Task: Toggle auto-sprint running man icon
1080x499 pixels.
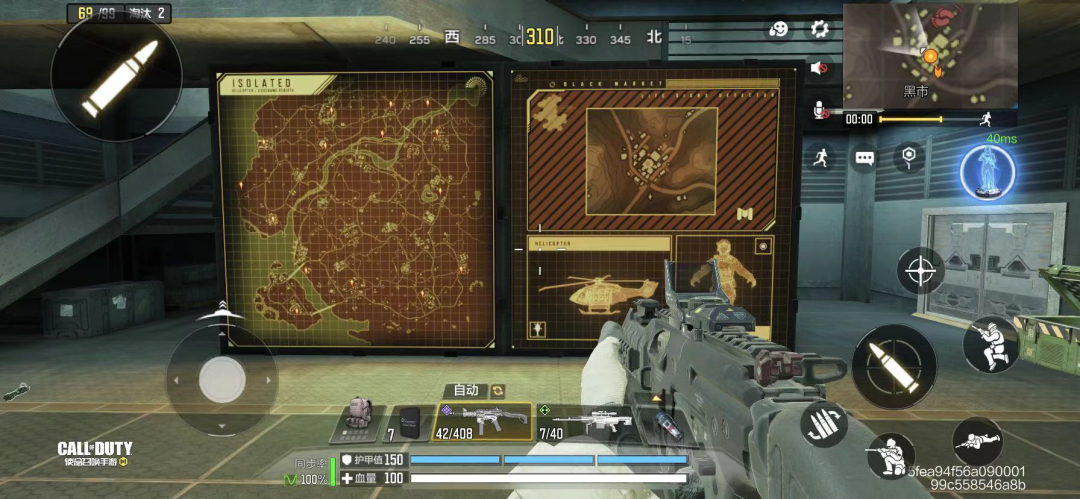Action: tap(822, 157)
